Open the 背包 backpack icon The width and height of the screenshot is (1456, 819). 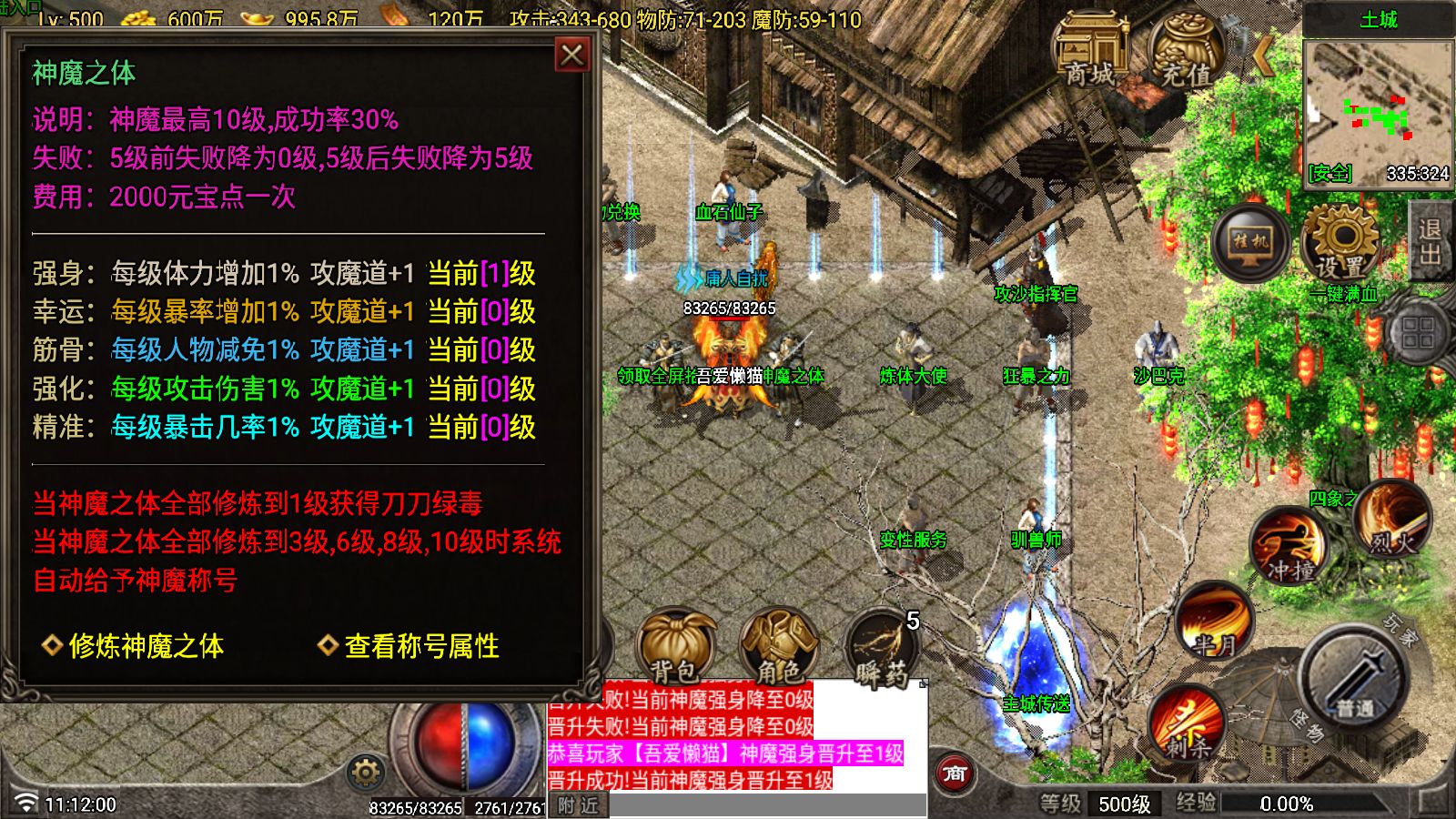pos(677,646)
